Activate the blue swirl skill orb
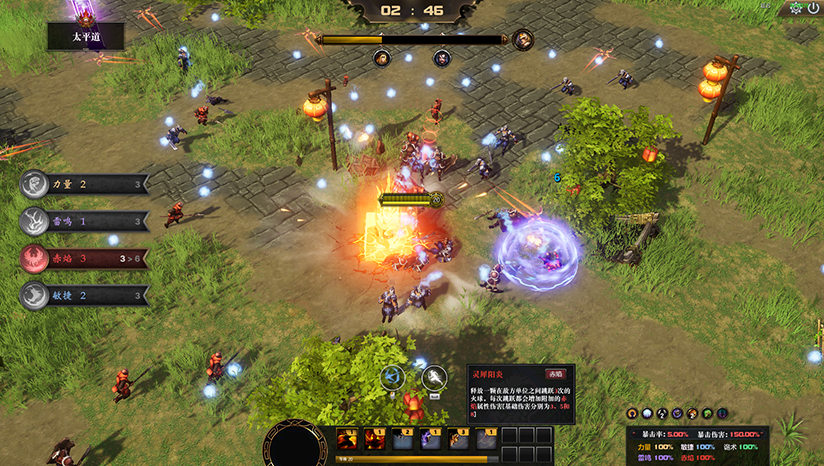Image resolution: width=824 pixels, height=466 pixels. pyautogui.click(x=392, y=377)
